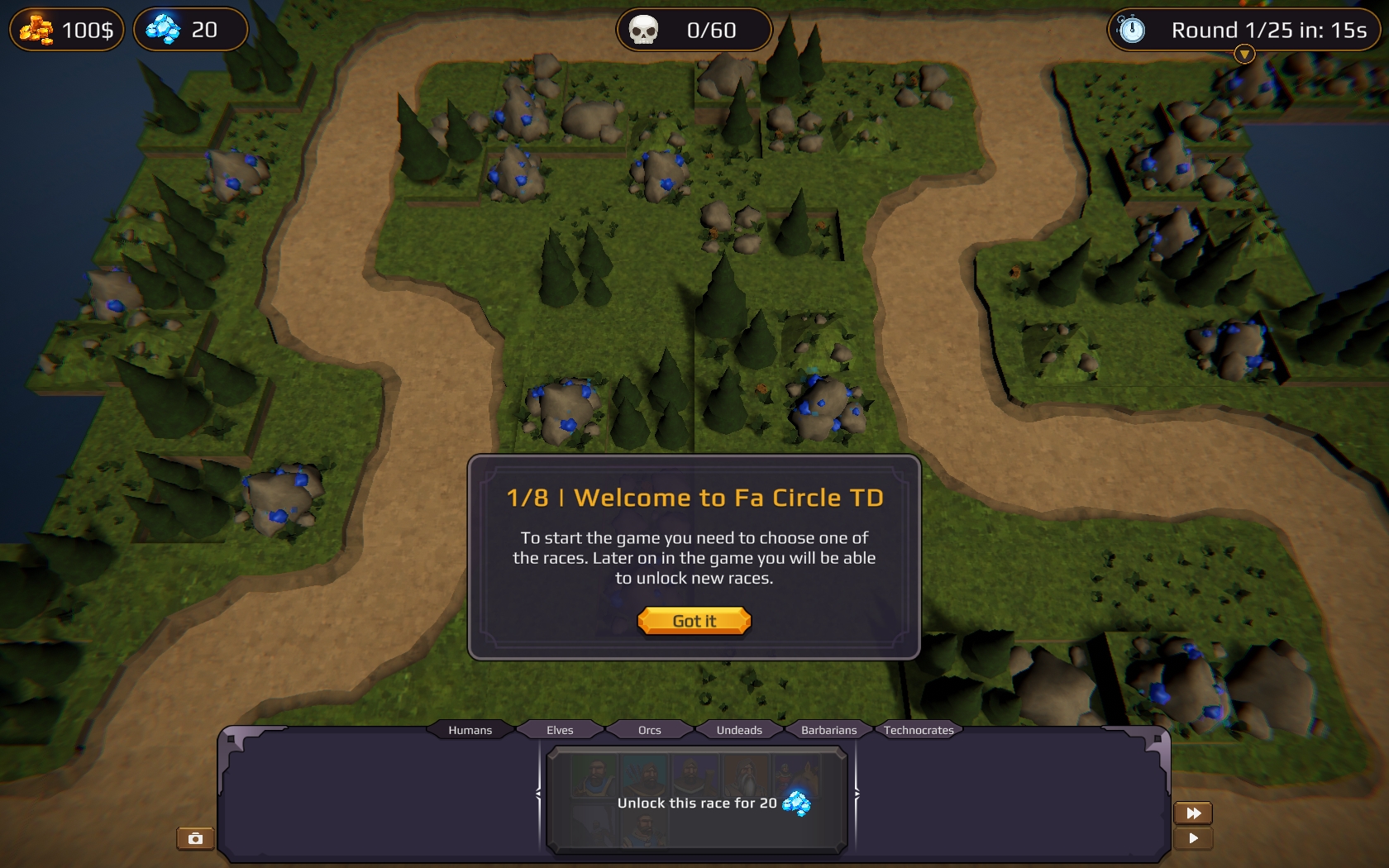Click the camera screenshot icon bottom-left
Viewport: 1389px width, 868px height.
(x=194, y=838)
